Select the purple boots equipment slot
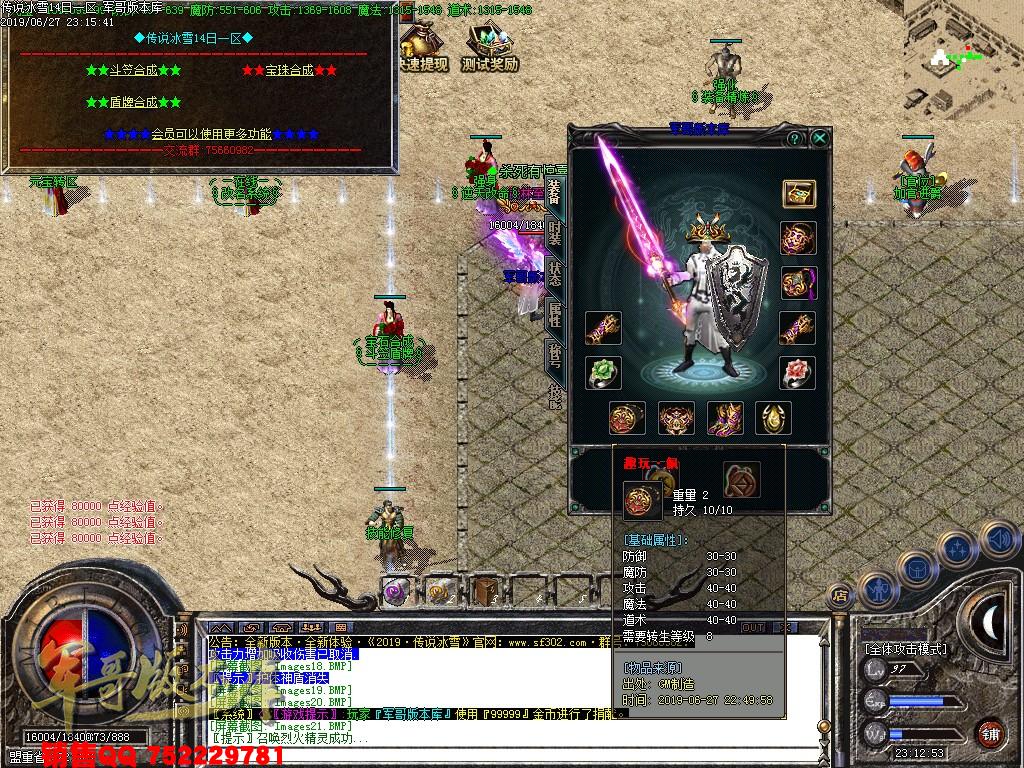 725,418
